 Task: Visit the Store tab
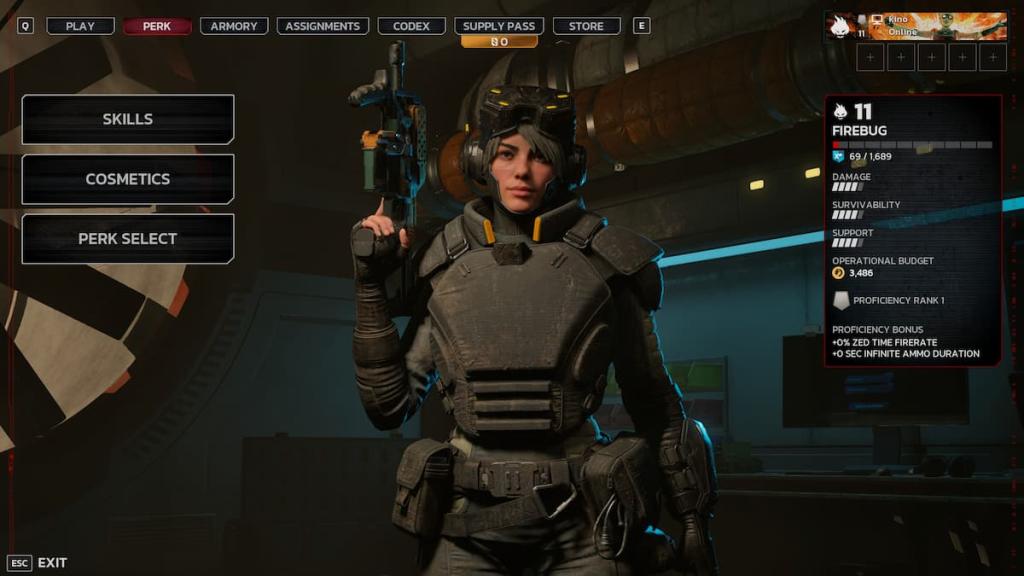tap(586, 26)
